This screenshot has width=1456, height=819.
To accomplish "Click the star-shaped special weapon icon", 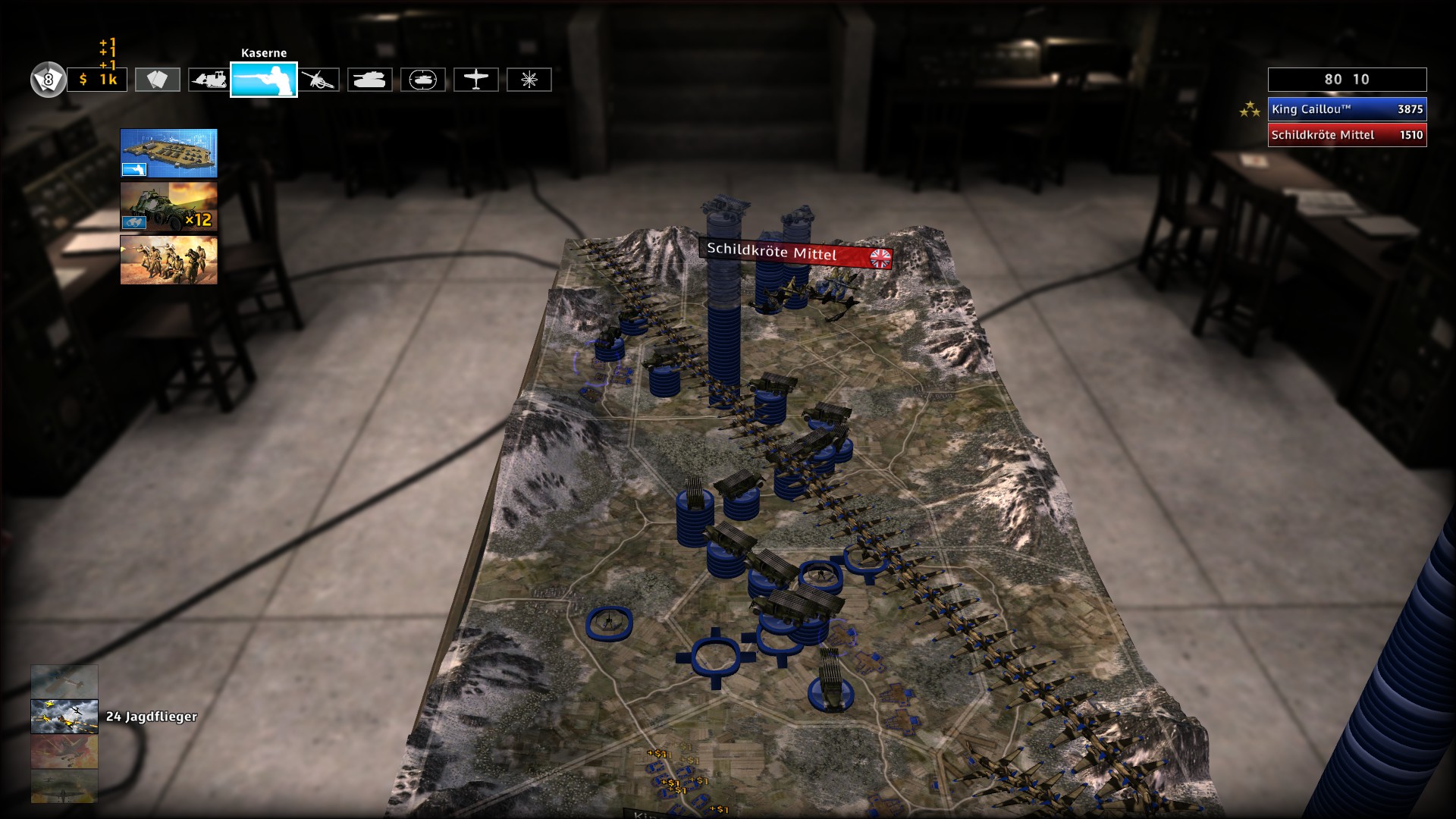I will [x=529, y=80].
